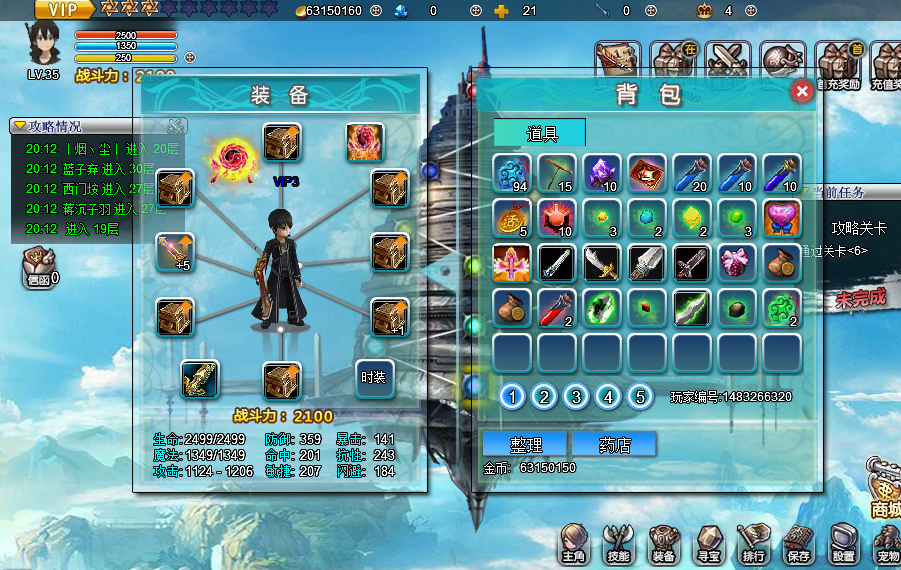The height and width of the screenshot is (570, 901).
Task: Open the 排行 rankings menu
Action: click(752, 543)
